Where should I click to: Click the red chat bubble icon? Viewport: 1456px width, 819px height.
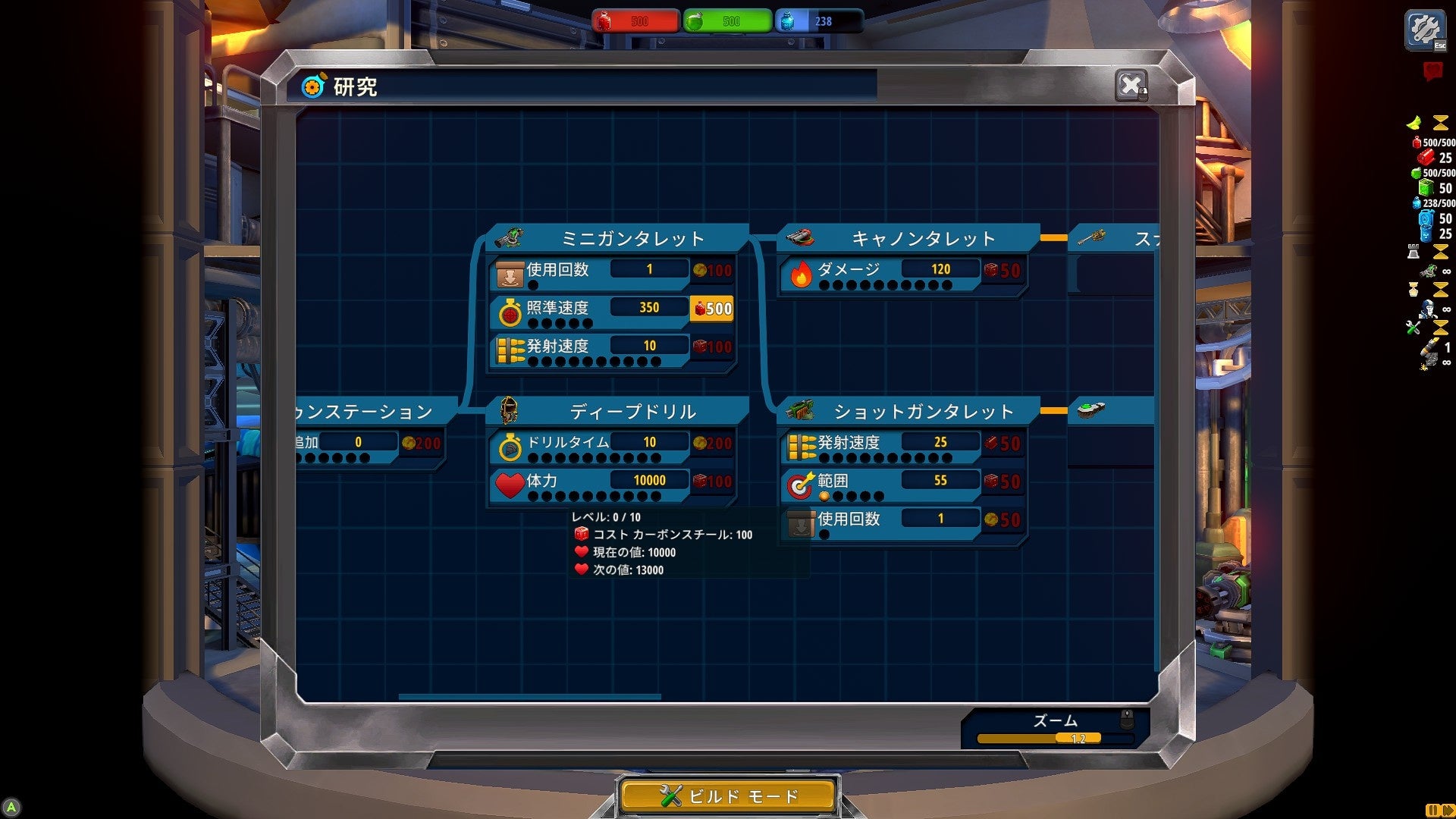(1432, 71)
